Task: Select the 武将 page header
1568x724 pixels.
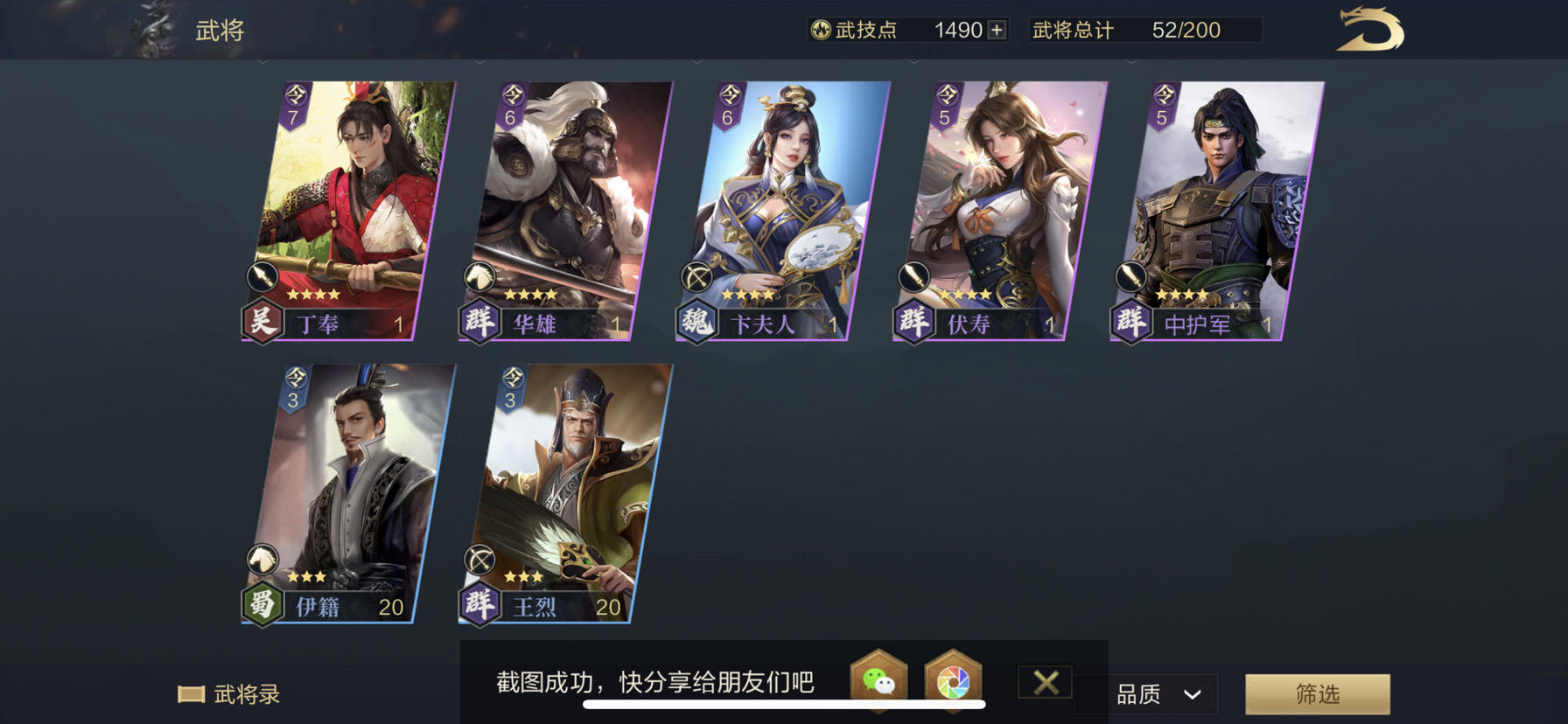Action: pyautogui.click(x=217, y=28)
